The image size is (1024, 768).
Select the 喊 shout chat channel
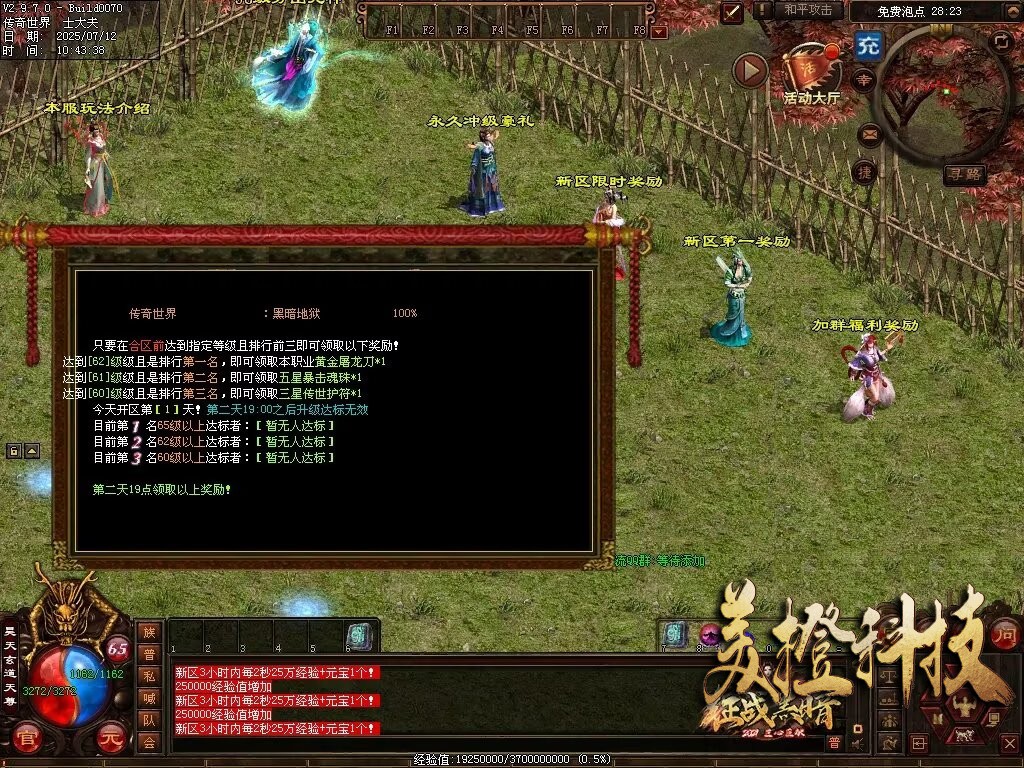pos(149,698)
